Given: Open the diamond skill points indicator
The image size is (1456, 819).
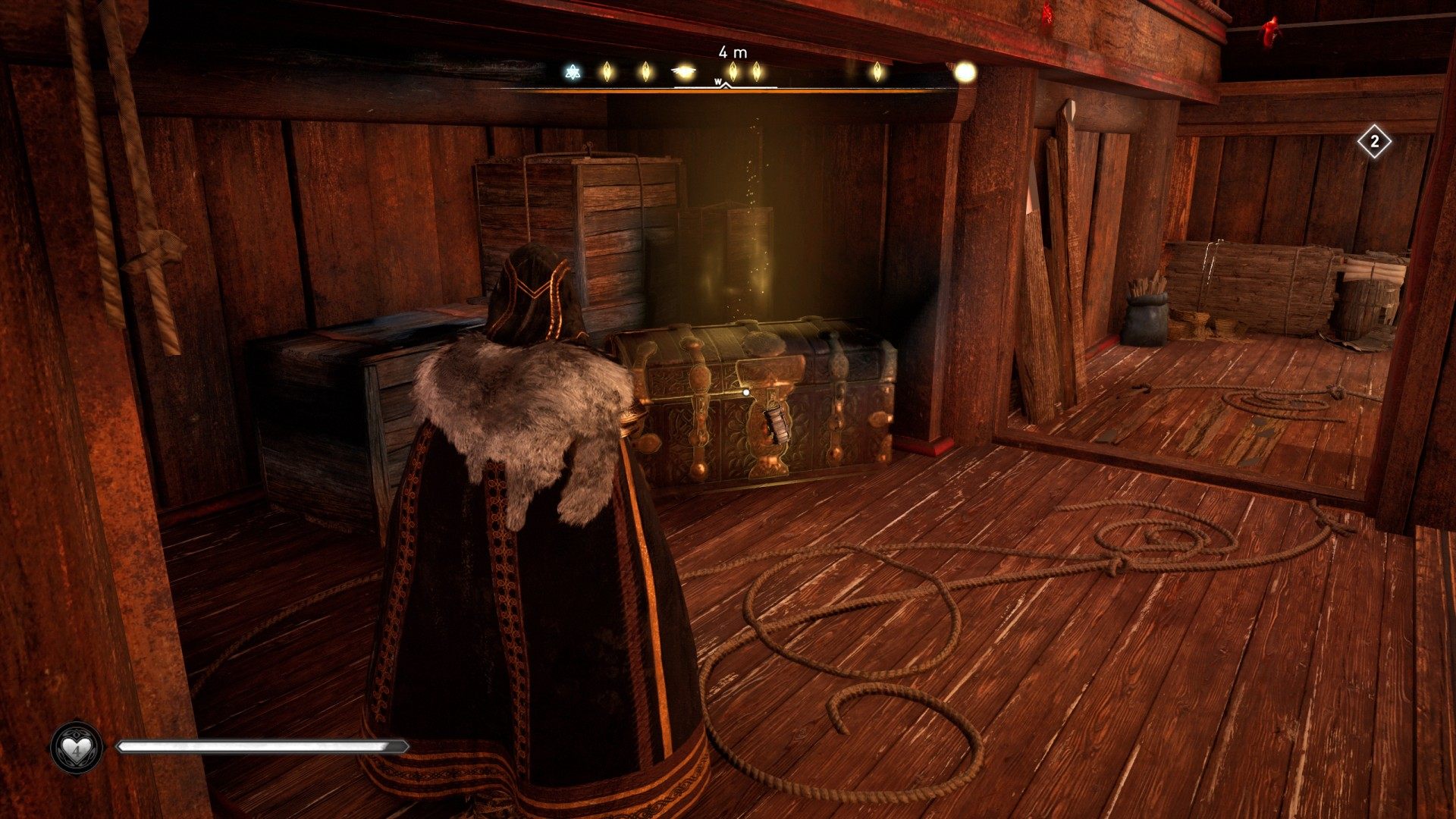Looking at the screenshot, I should tap(1374, 142).
